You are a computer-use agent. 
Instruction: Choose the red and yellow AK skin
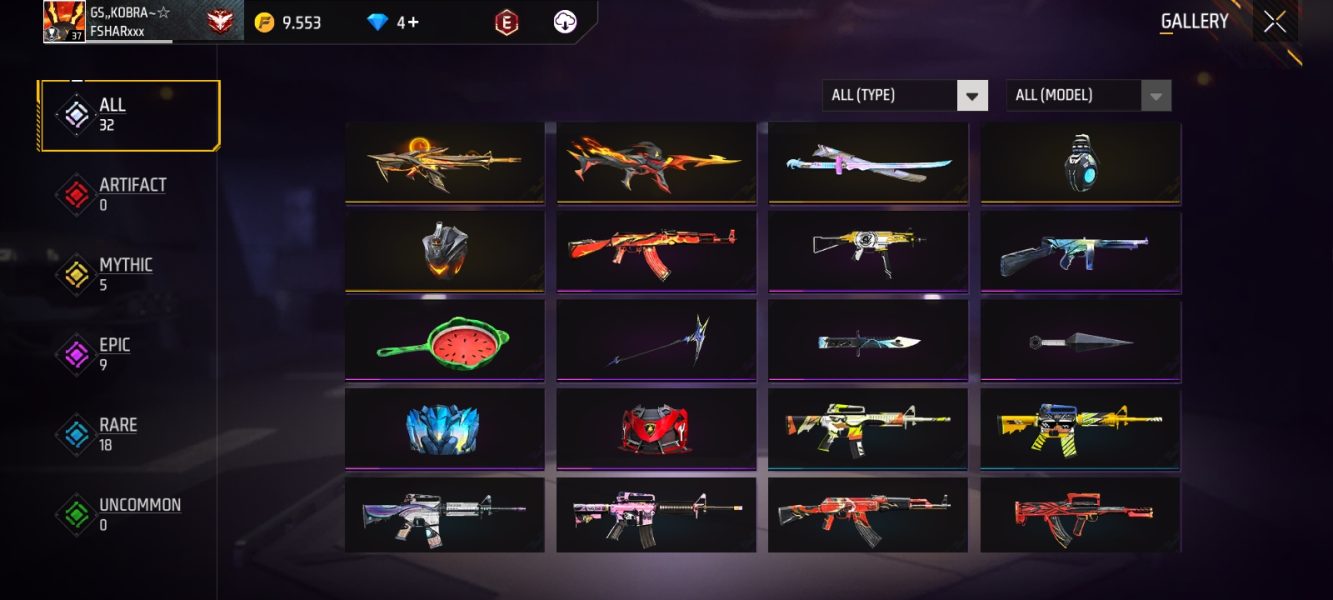[x=656, y=251]
